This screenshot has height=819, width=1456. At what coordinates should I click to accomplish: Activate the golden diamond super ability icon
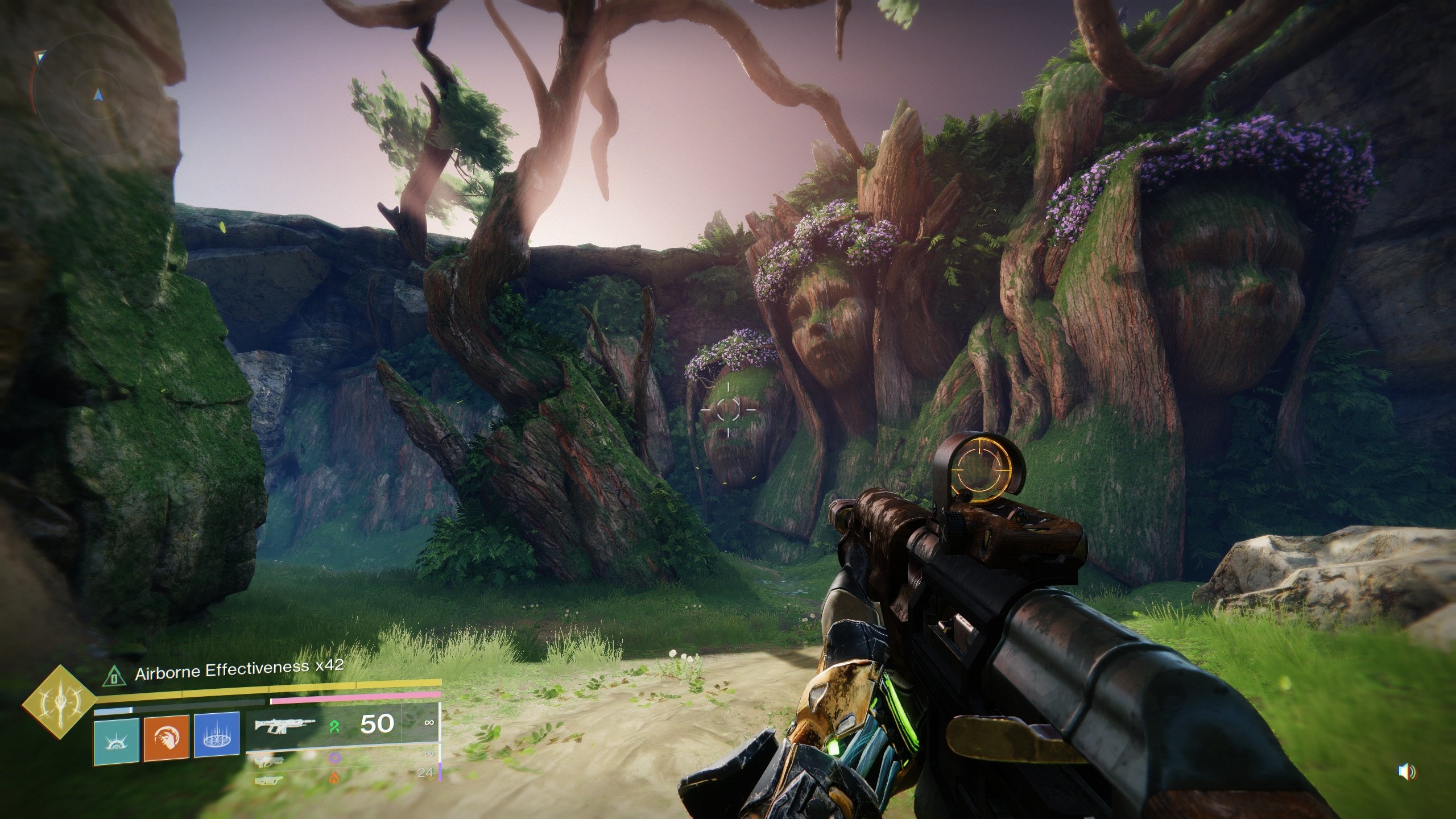tap(59, 702)
